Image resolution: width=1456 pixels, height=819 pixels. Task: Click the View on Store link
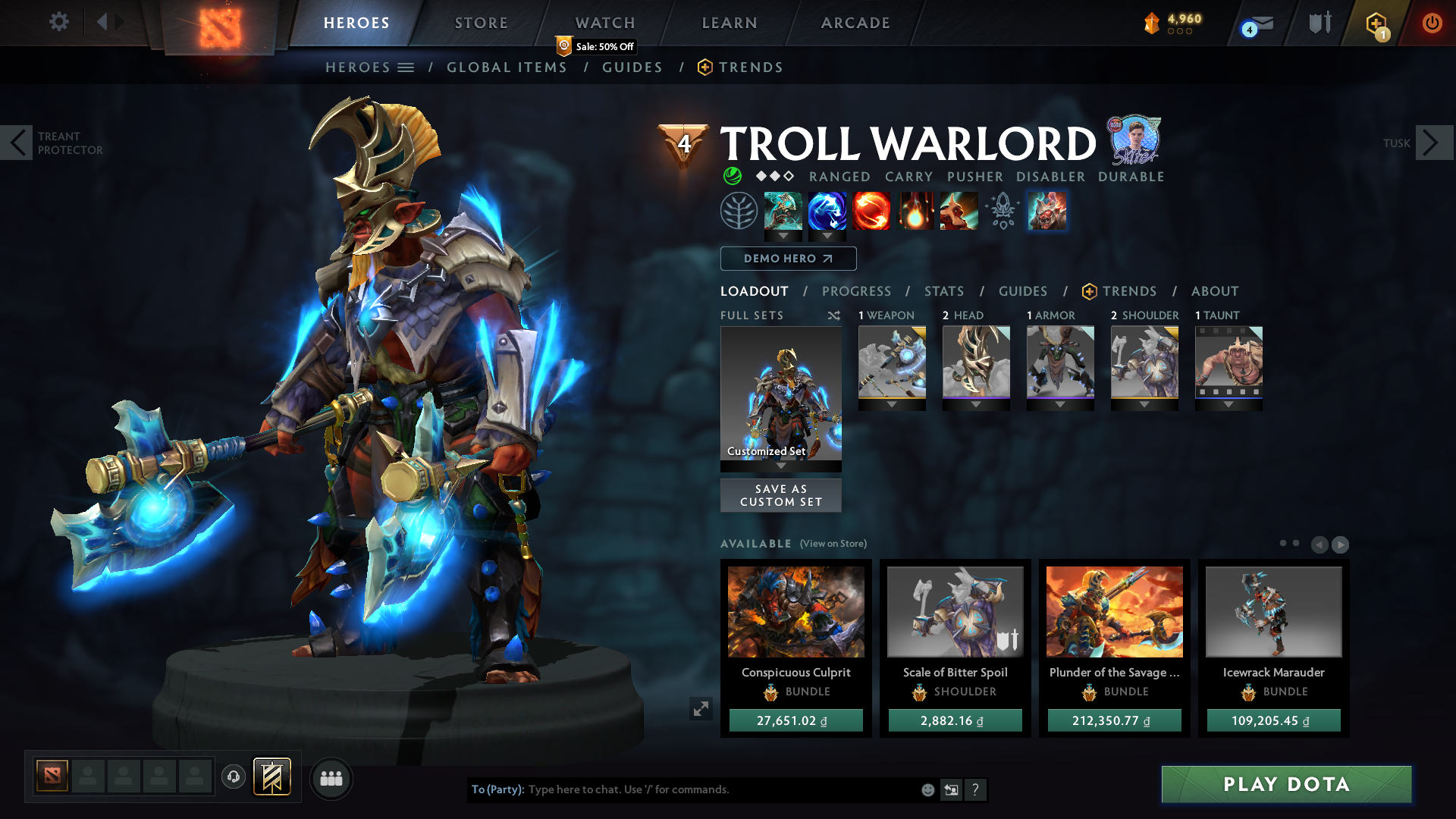[x=832, y=544]
